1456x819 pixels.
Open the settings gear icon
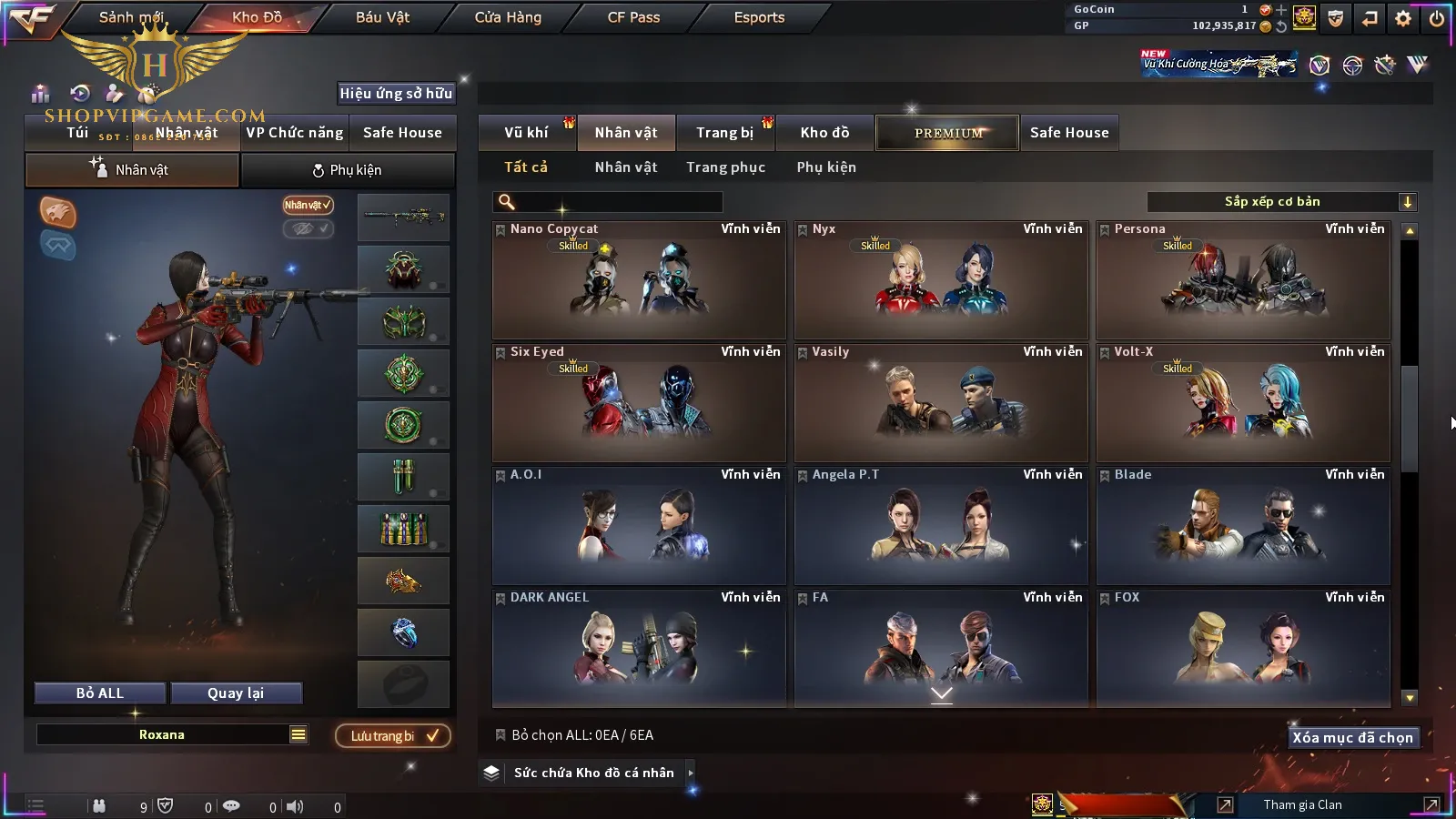(x=1403, y=18)
